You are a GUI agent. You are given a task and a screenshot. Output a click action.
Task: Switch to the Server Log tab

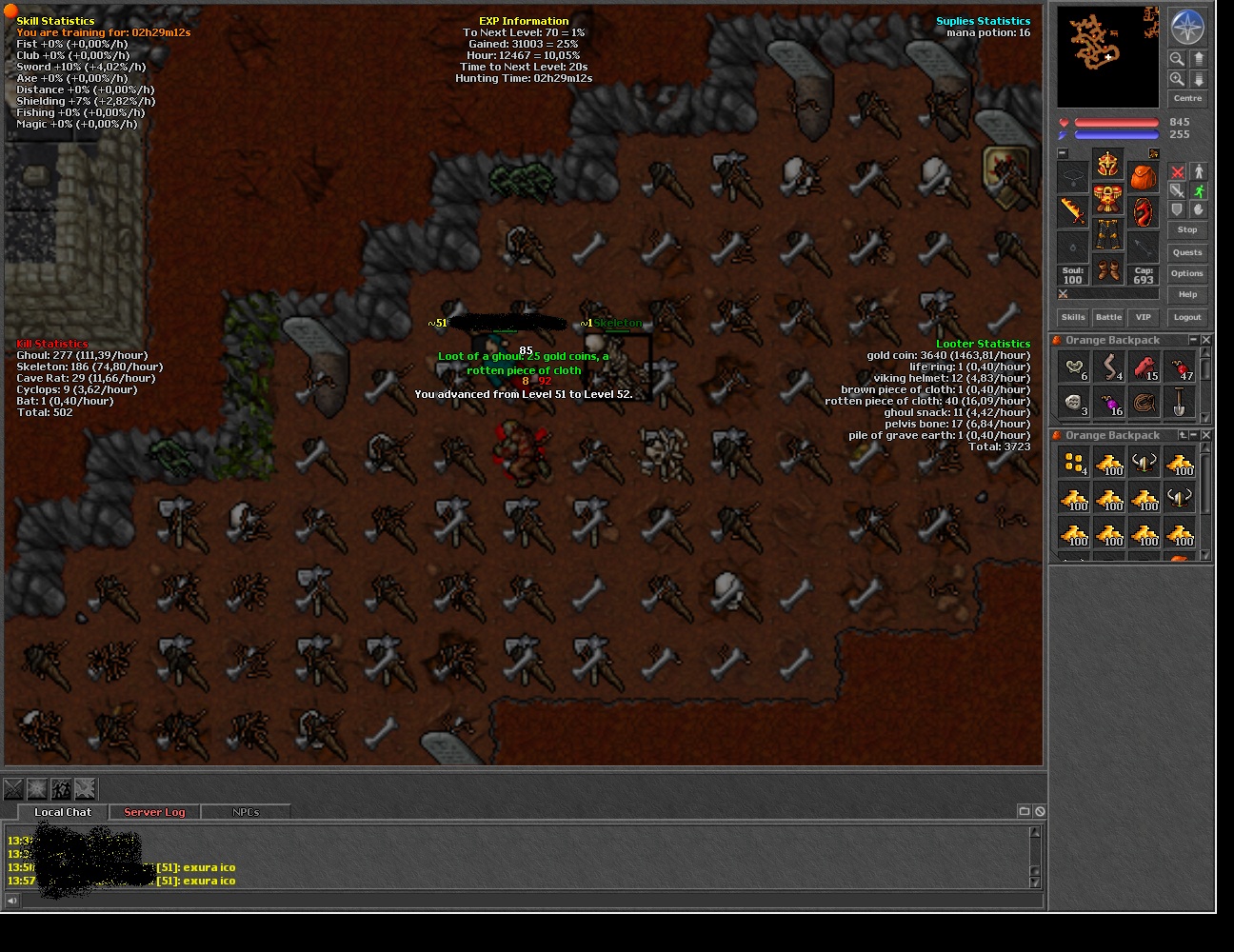(154, 812)
